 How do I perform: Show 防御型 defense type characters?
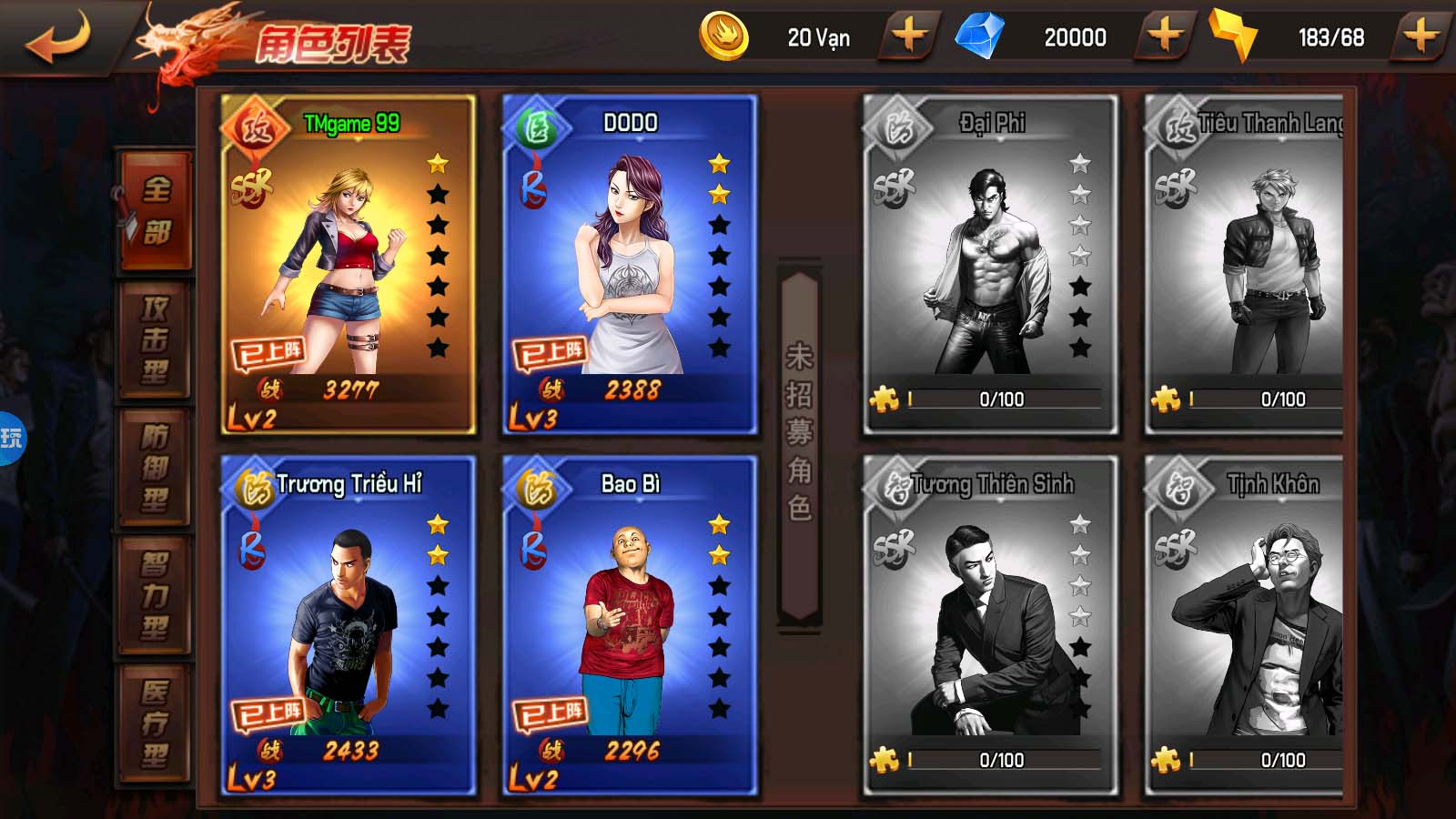click(156, 468)
